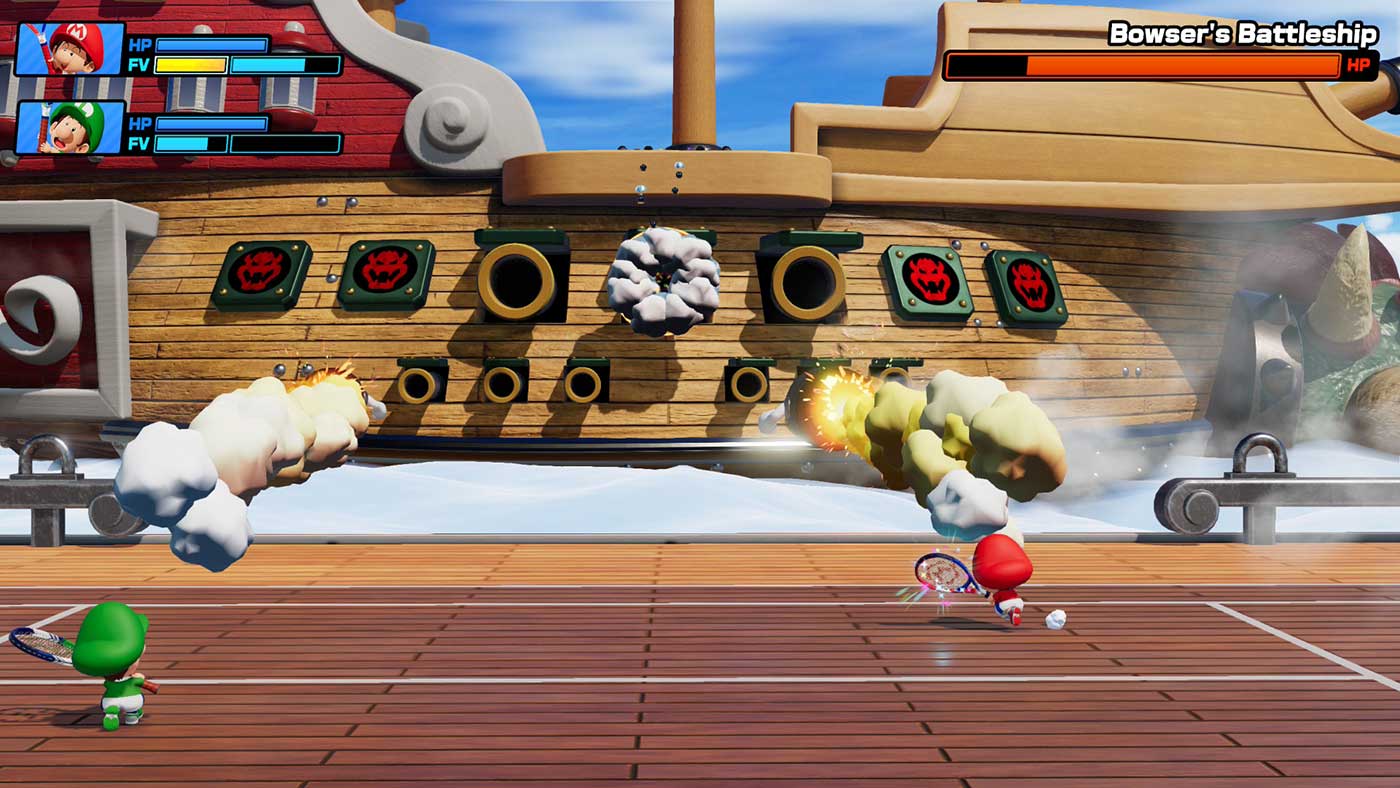The image size is (1400, 788).
Task: Click the Bowser emblem near the ship's right side
Action: (x=928, y=281)
